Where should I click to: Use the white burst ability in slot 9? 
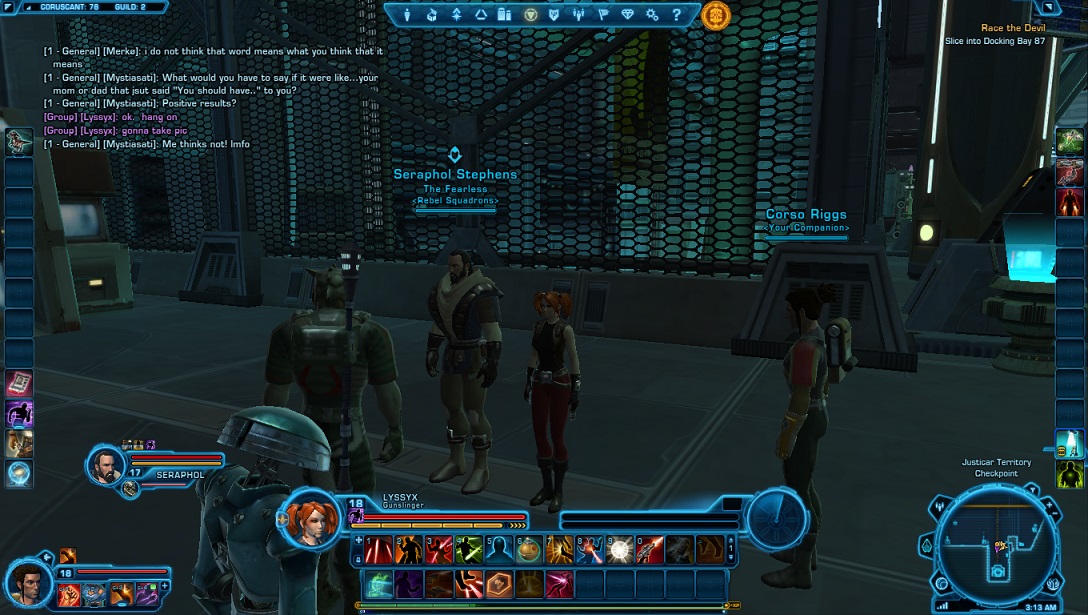pyautogui.click(x=620, y=549)
